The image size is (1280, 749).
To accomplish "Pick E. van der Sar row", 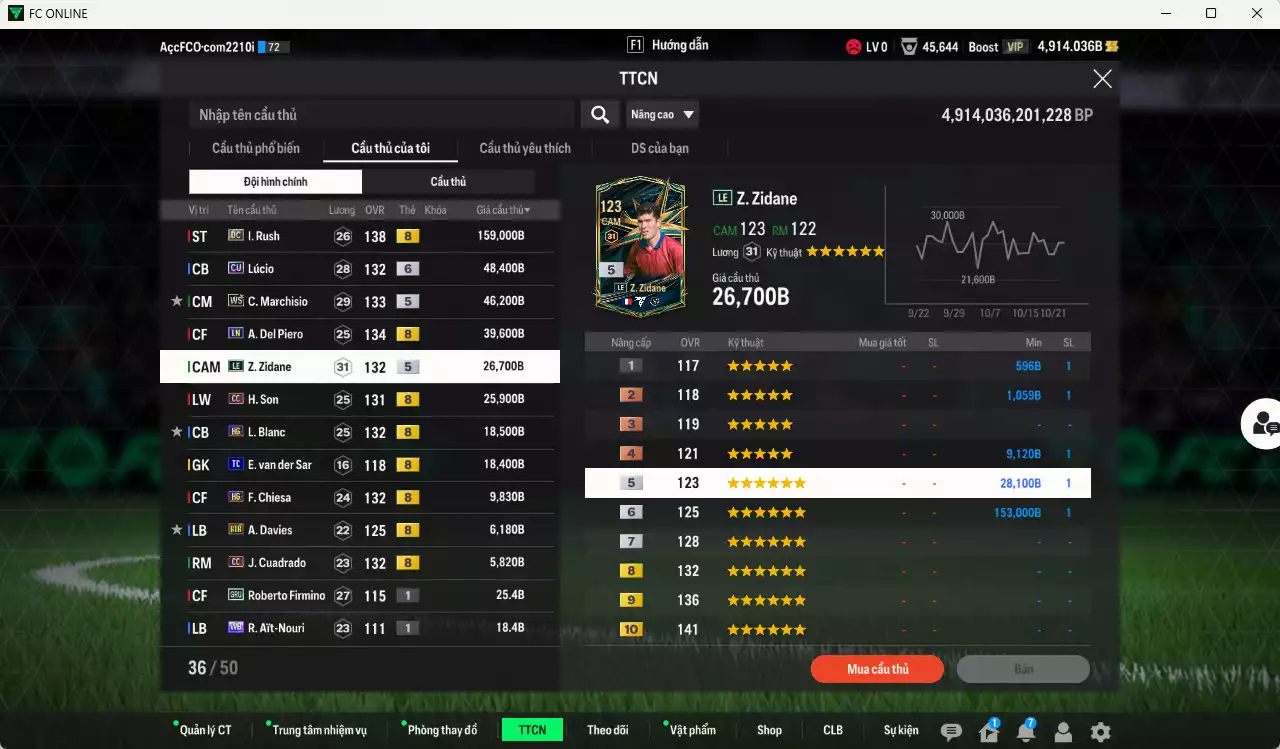I will click(x=360, y=465).
